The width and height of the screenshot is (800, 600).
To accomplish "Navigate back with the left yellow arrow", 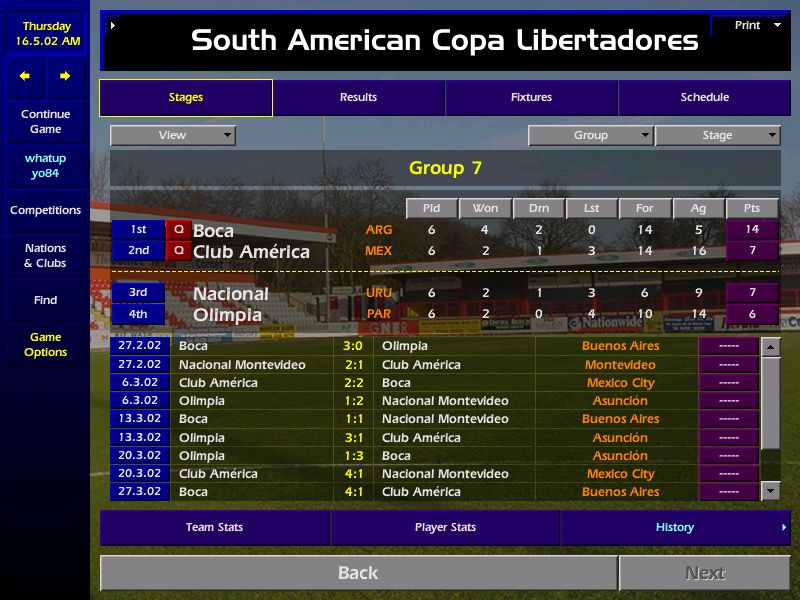I will 25,76.
